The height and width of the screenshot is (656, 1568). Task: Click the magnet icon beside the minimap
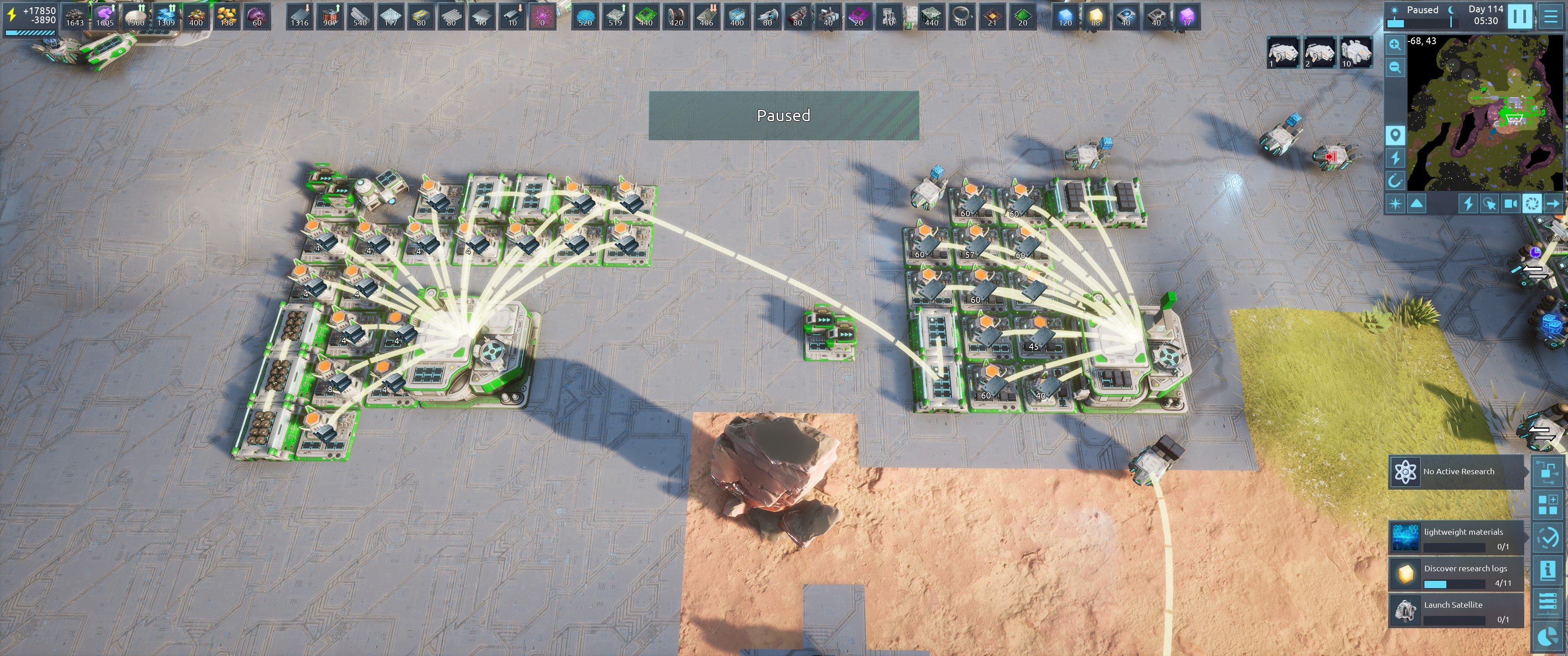click(1395, 181)
